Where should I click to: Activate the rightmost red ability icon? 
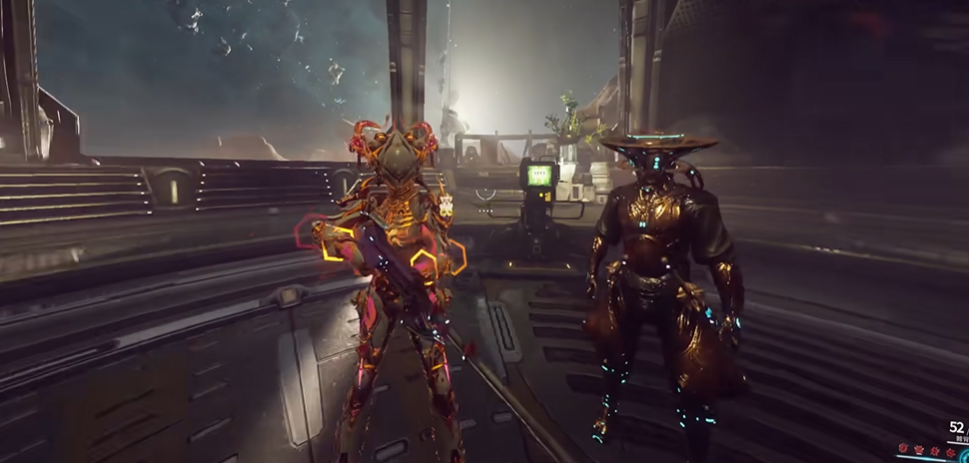(950, 452)
